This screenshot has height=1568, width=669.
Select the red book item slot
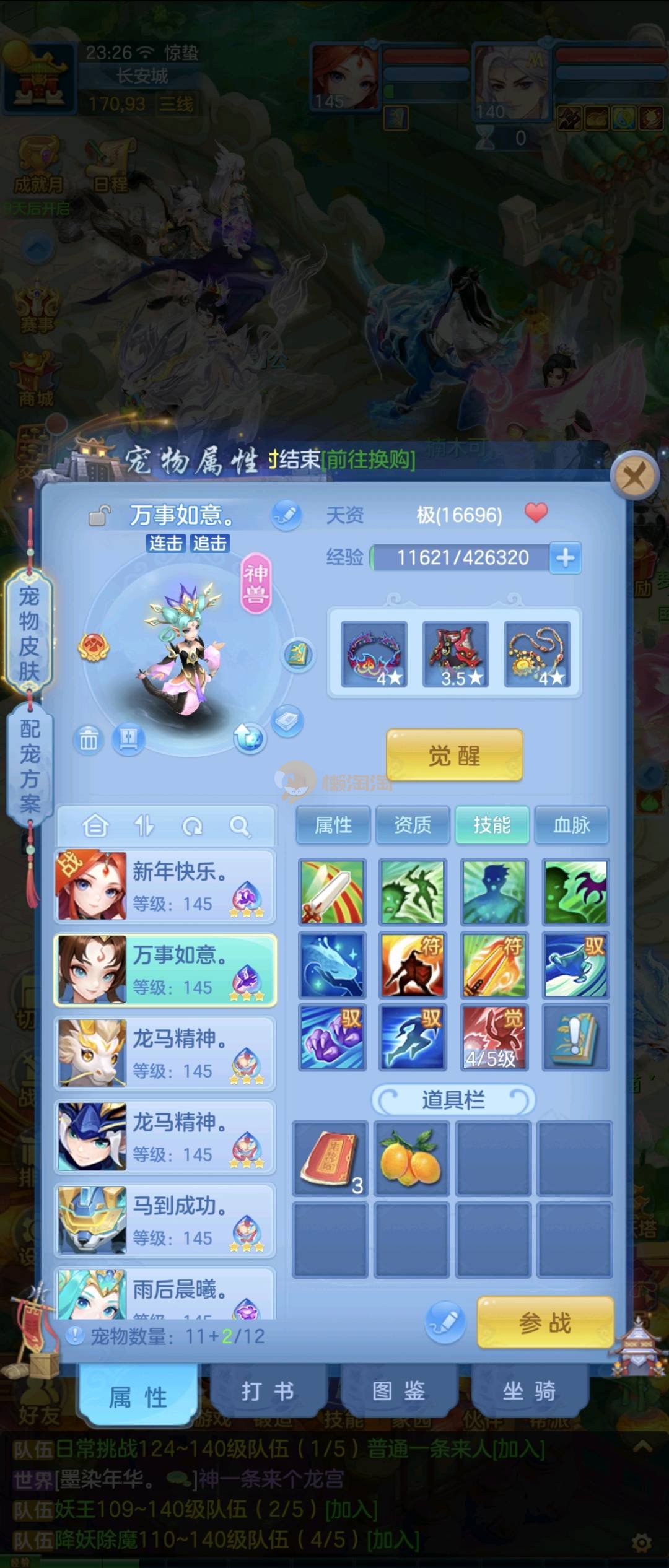click(x=330, y=1158)
